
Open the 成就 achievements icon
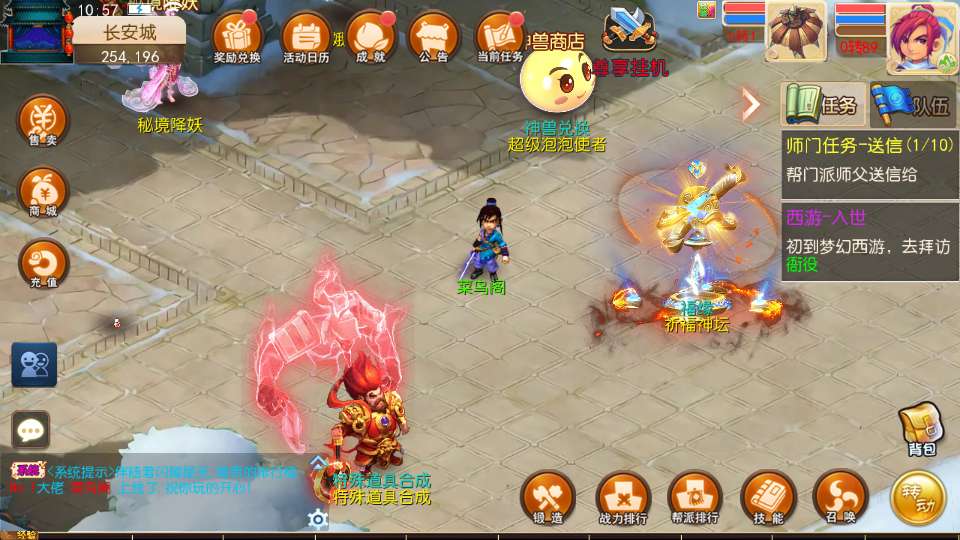370,38
